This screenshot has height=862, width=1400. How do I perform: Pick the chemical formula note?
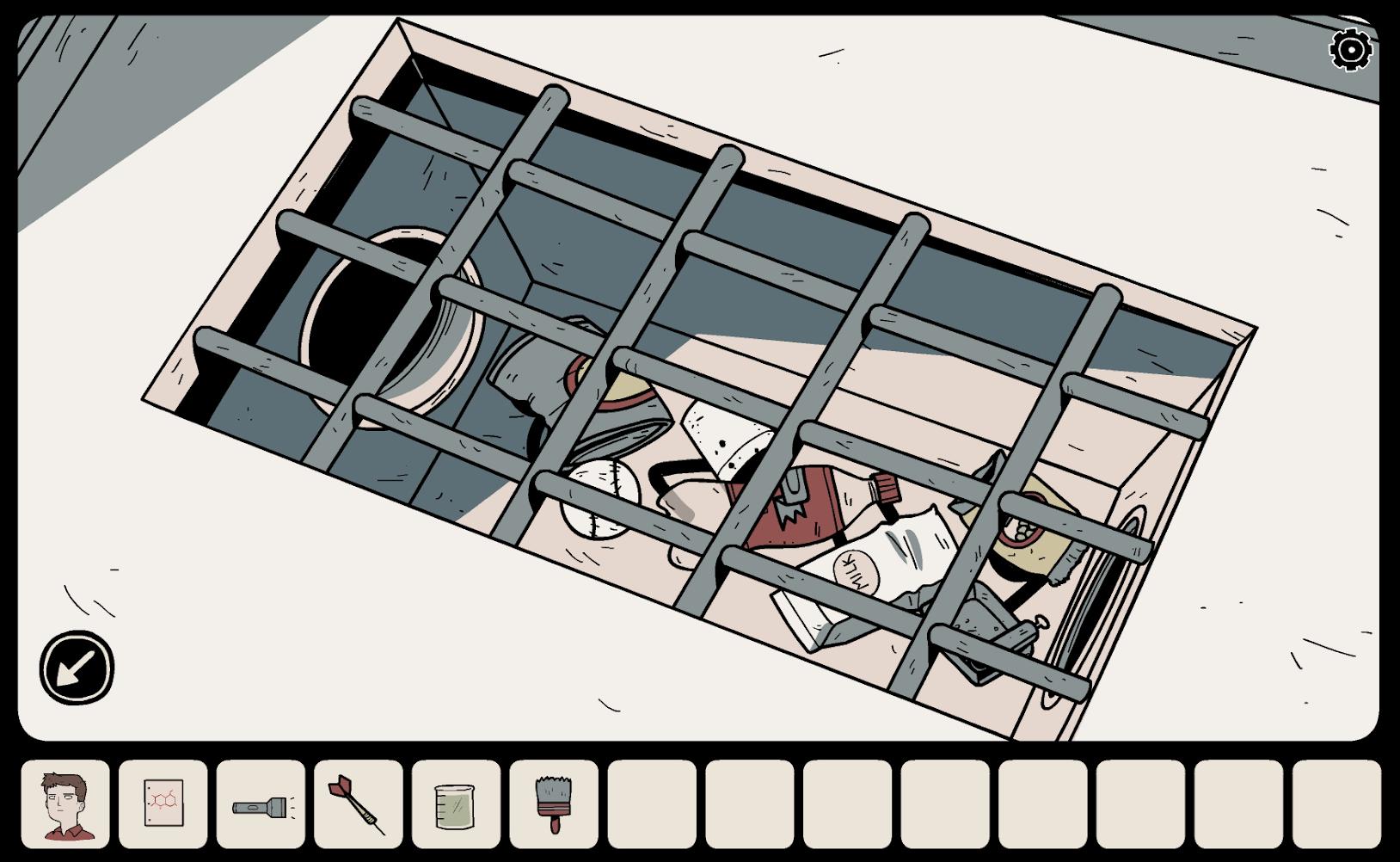(x=163, y=804)
